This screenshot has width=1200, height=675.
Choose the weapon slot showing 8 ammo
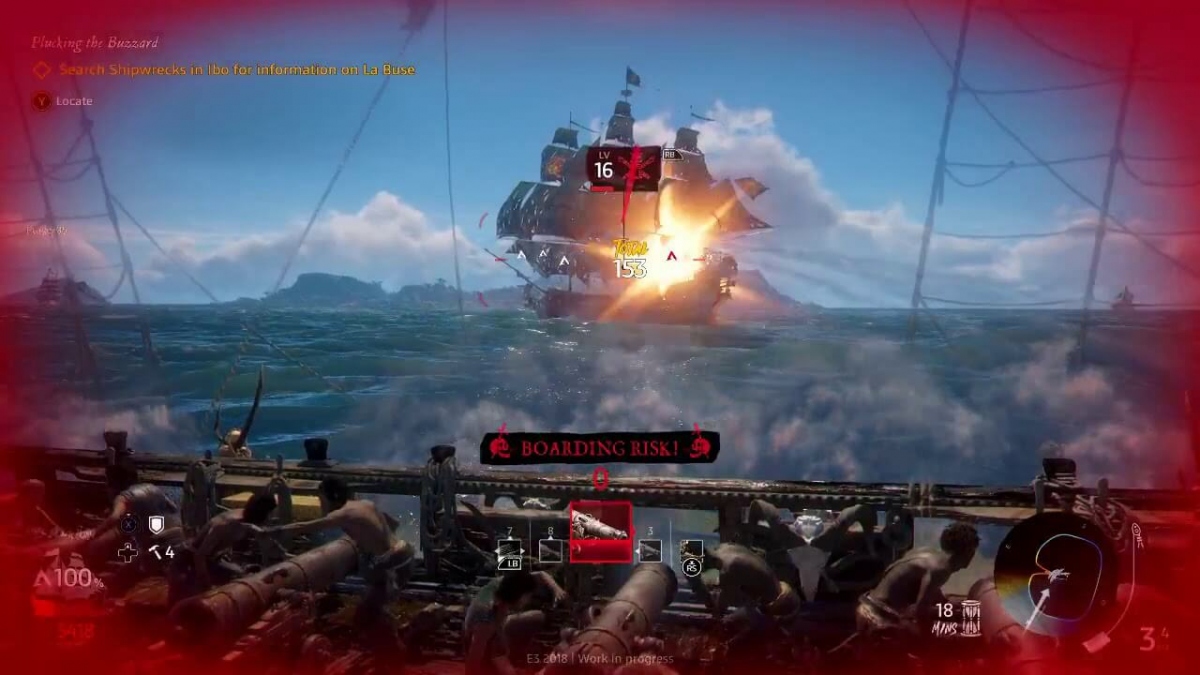pyautogui.click(x=550, y=550)
